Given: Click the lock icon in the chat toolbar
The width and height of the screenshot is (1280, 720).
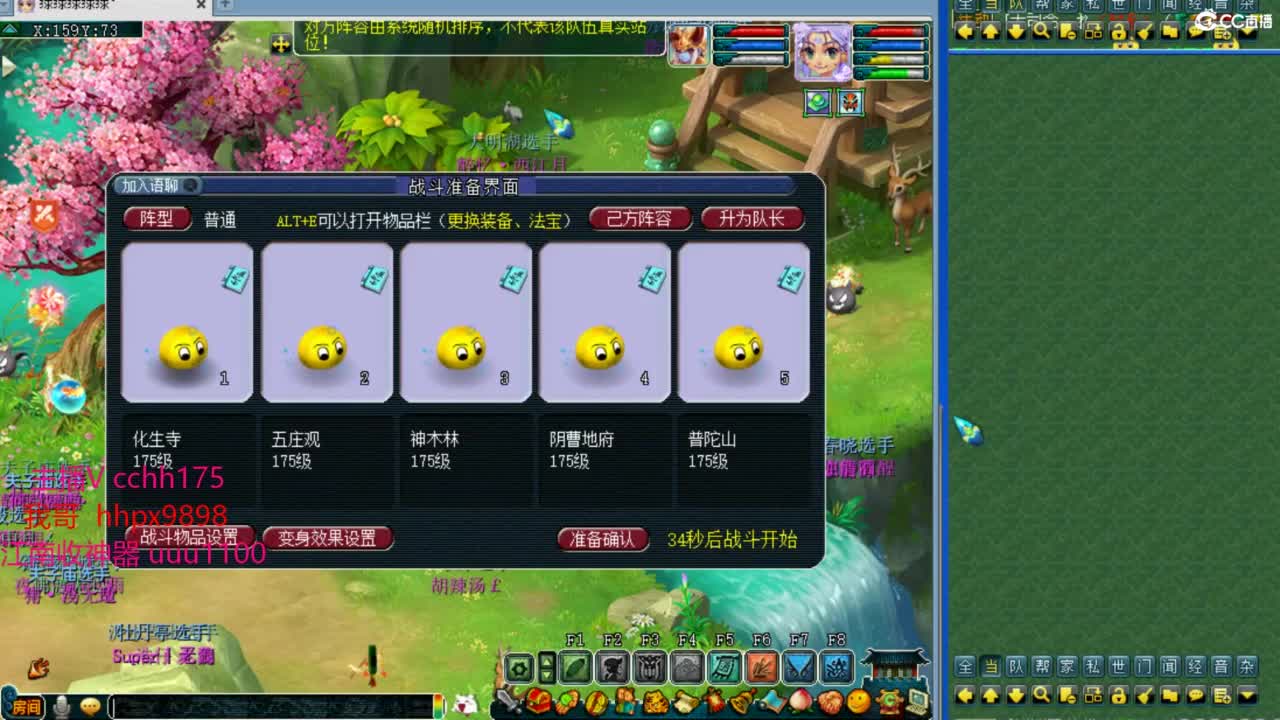Looking at the screenshot, I should click(1116, 694).
